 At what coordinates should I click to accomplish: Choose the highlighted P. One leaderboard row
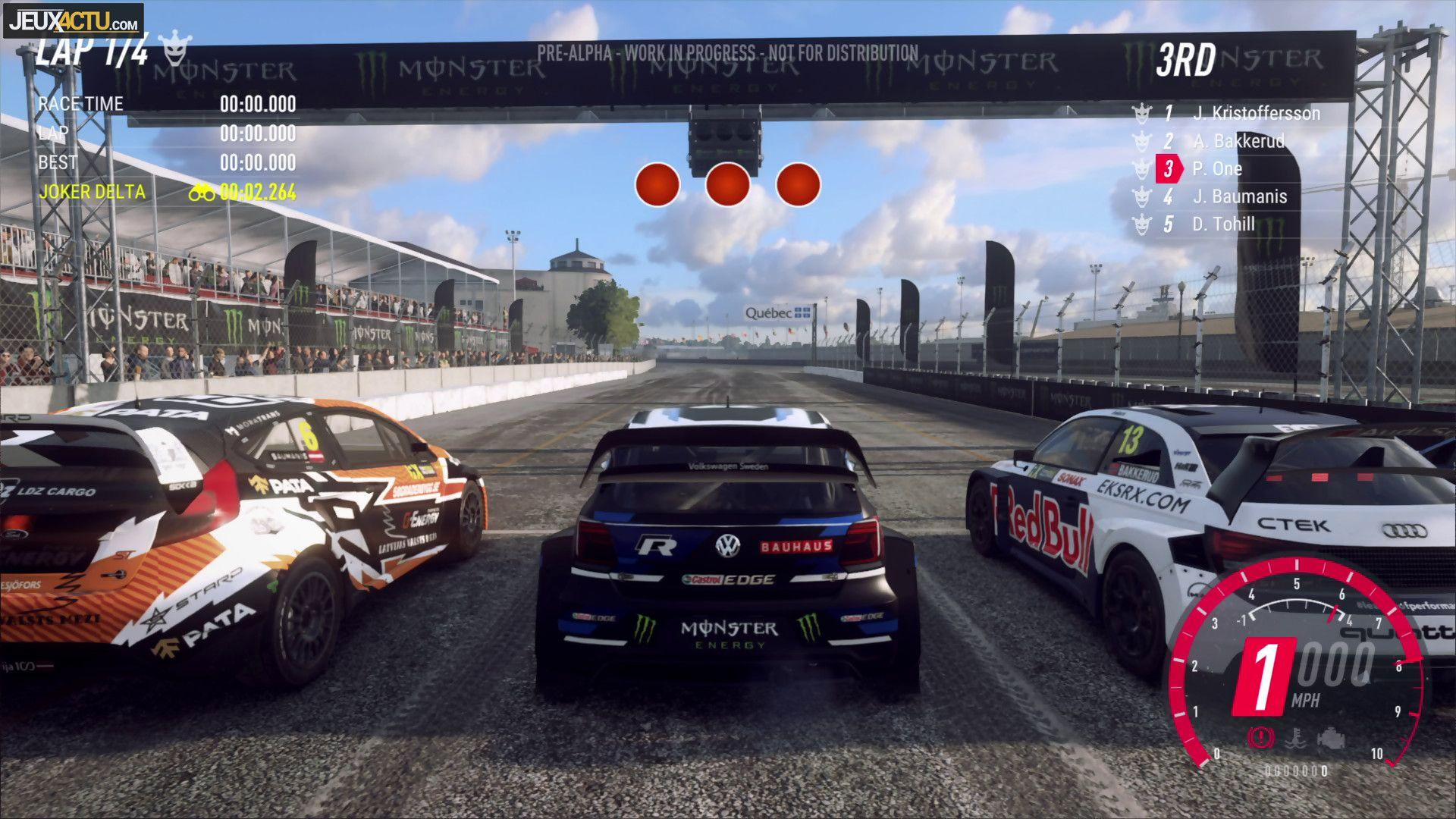[1216, 168]
